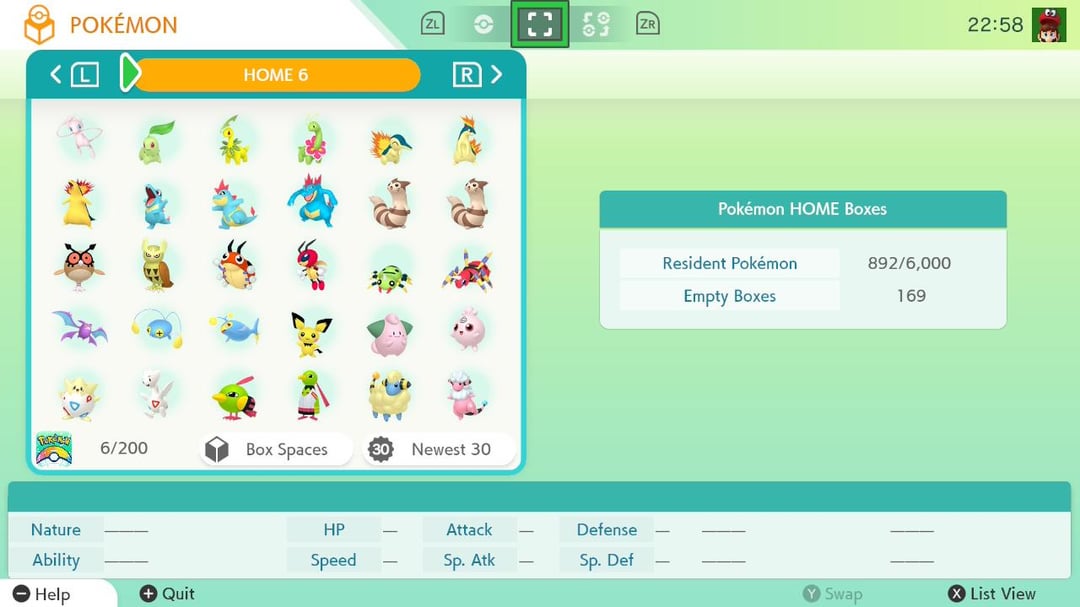Quit the Pokémon box screen
This screenshot has height=607, width=1080.
[167, 593]
